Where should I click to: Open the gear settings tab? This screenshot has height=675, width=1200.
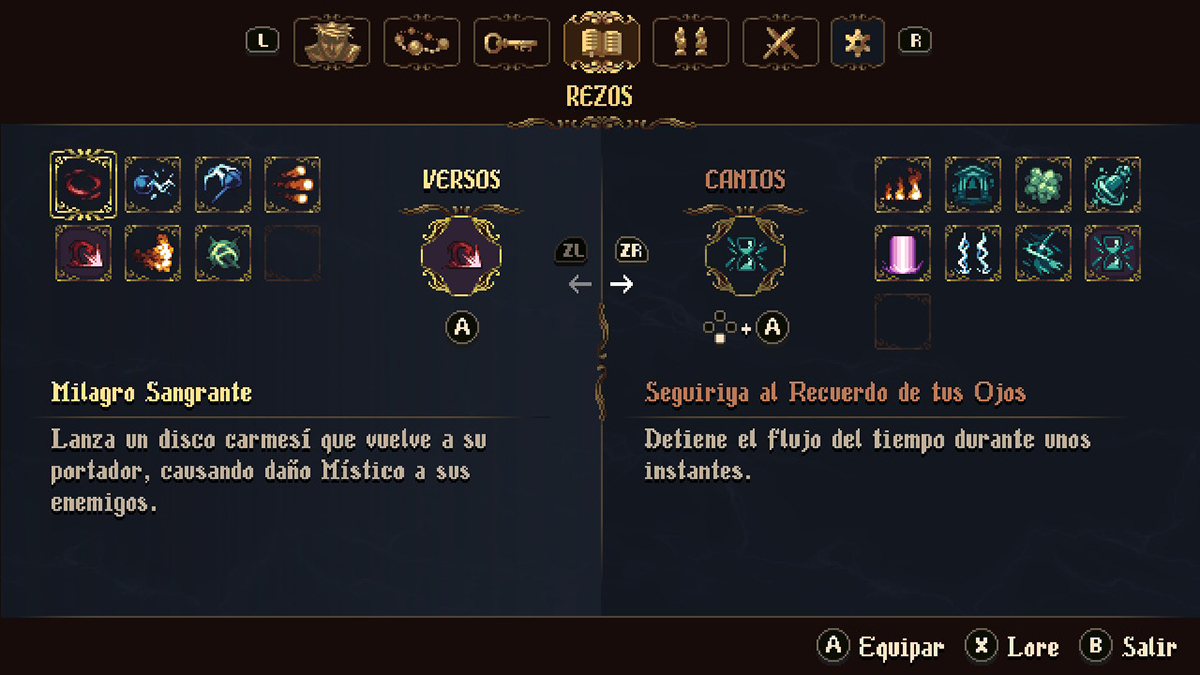coord(858,43)
